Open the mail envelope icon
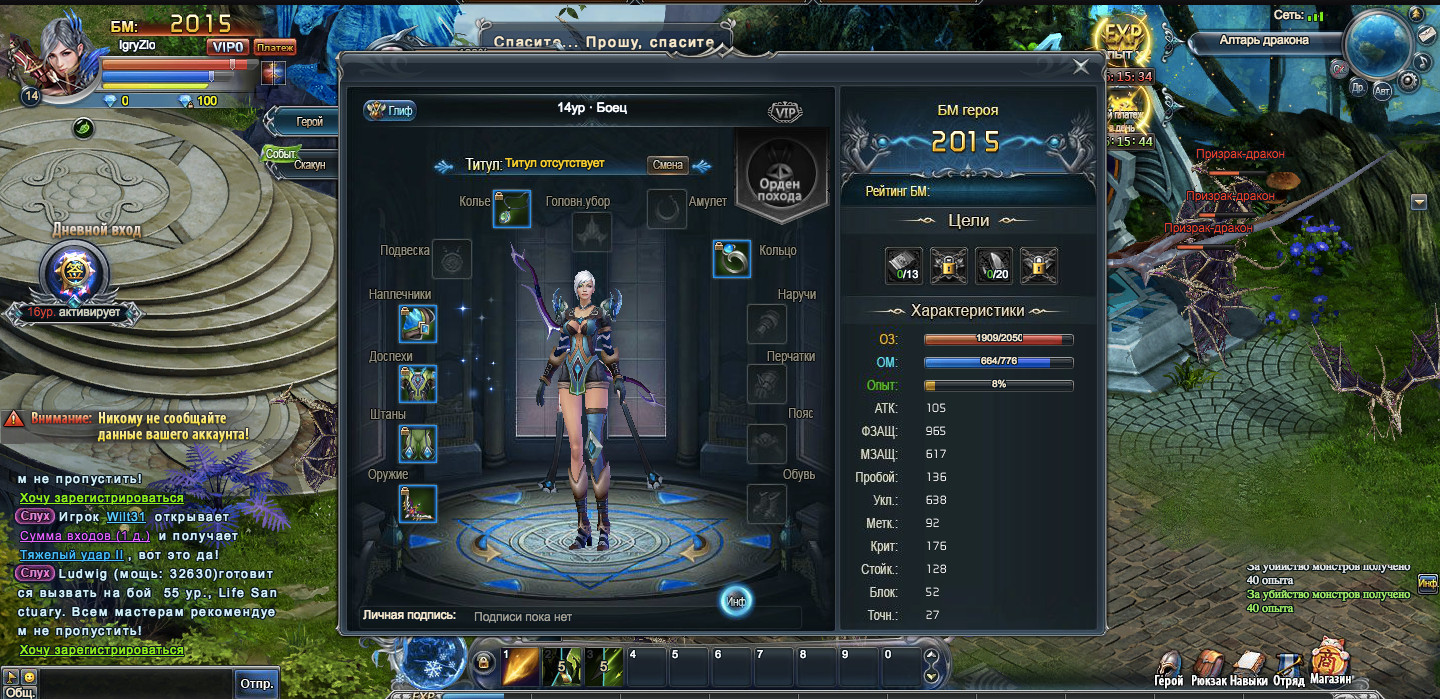 1427,34
